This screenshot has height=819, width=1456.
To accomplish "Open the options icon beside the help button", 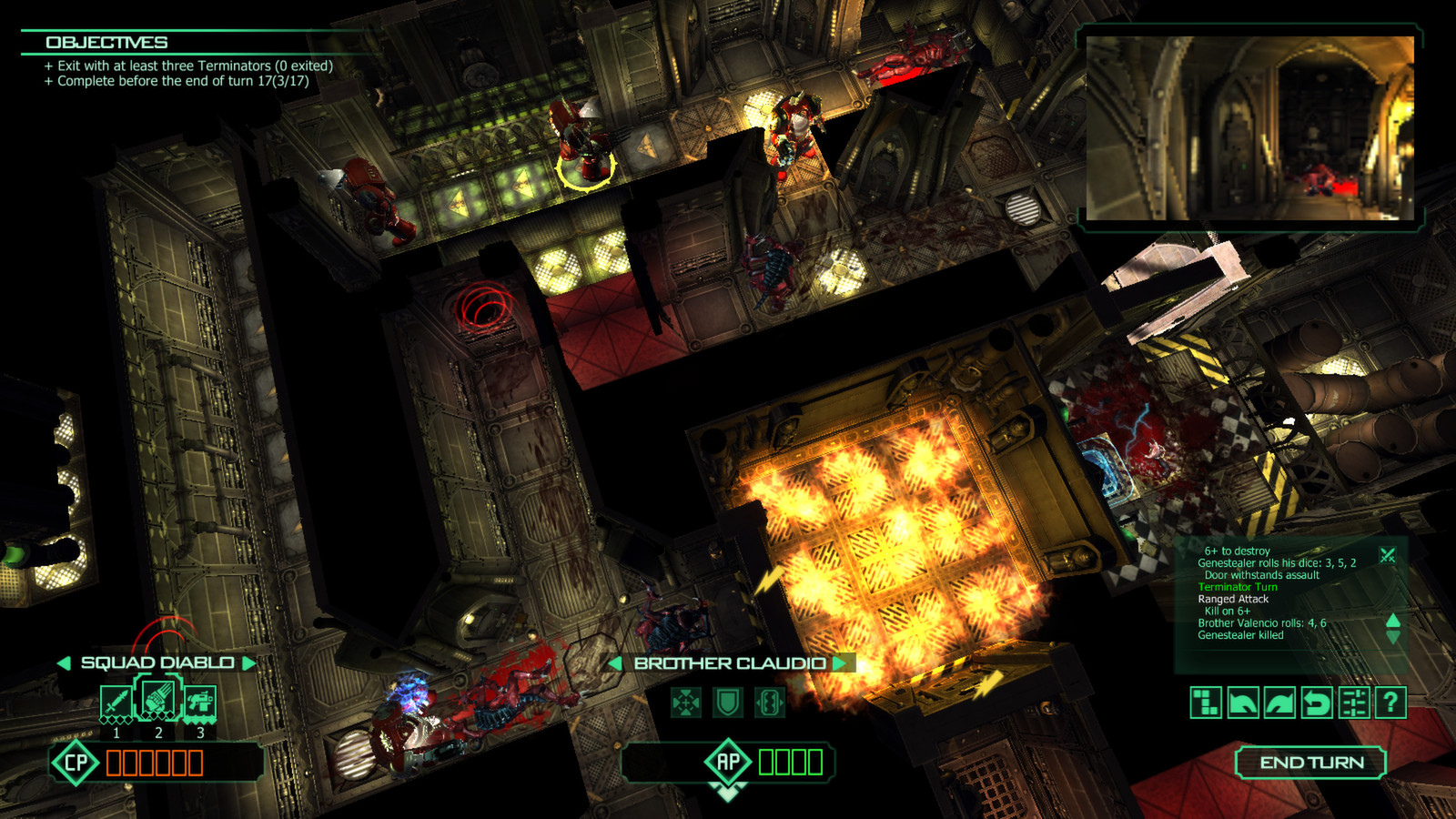I will click(x=1353, y=703).
